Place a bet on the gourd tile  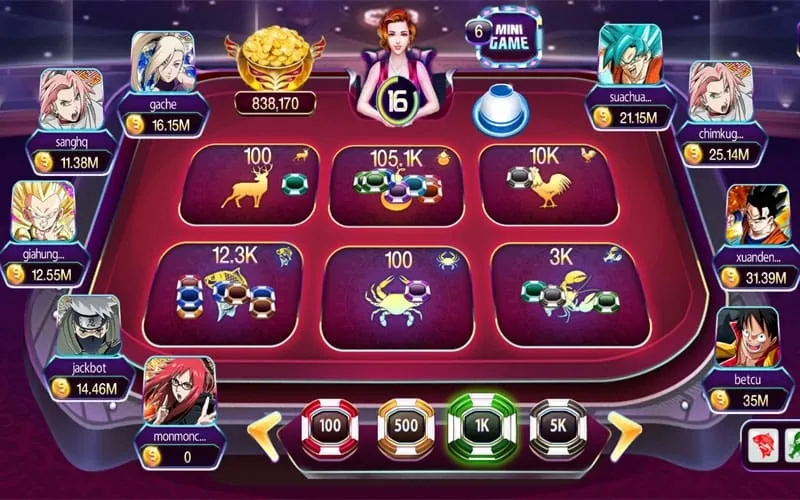[397, 185]
